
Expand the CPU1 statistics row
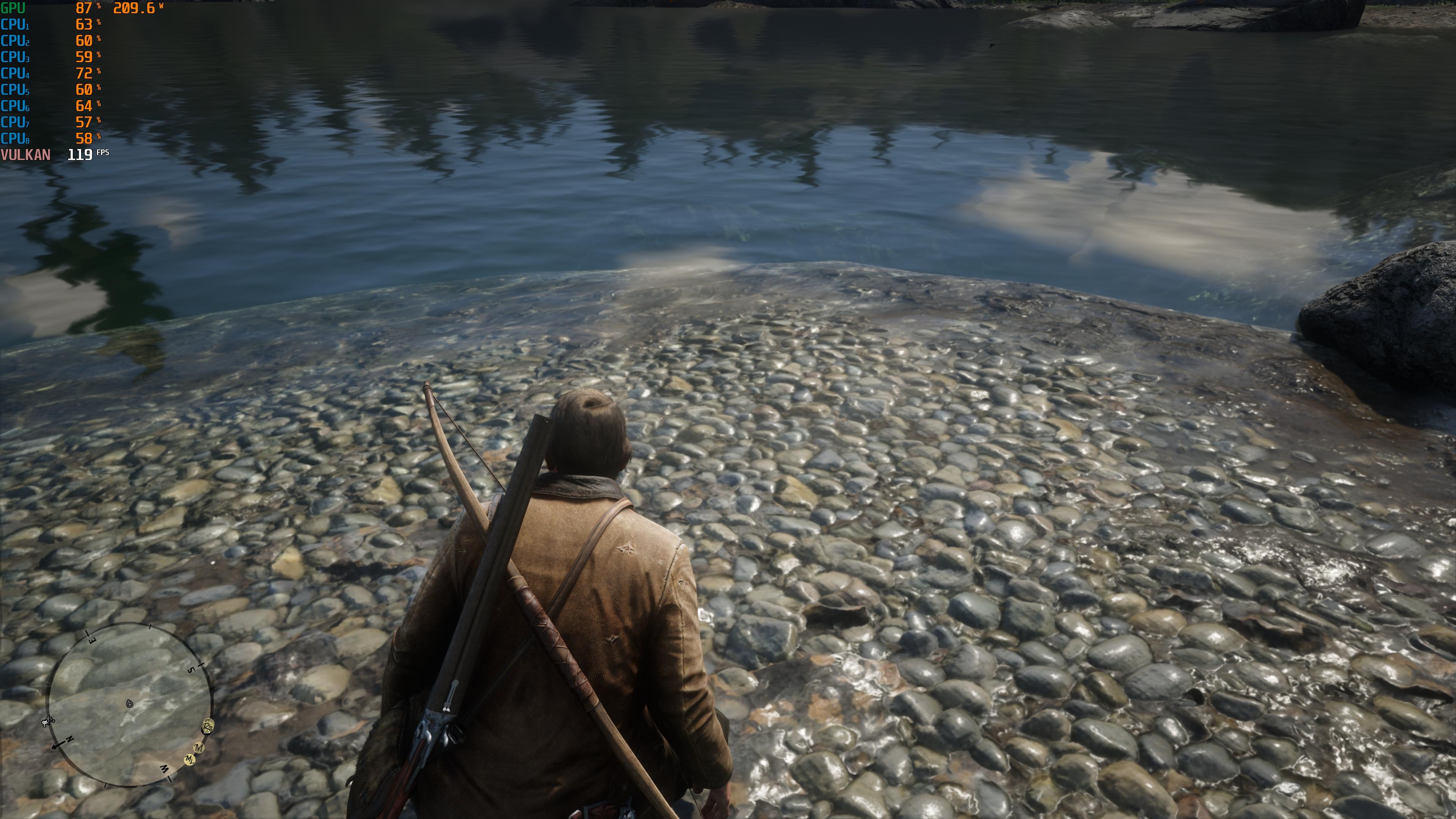pos(14,25)
